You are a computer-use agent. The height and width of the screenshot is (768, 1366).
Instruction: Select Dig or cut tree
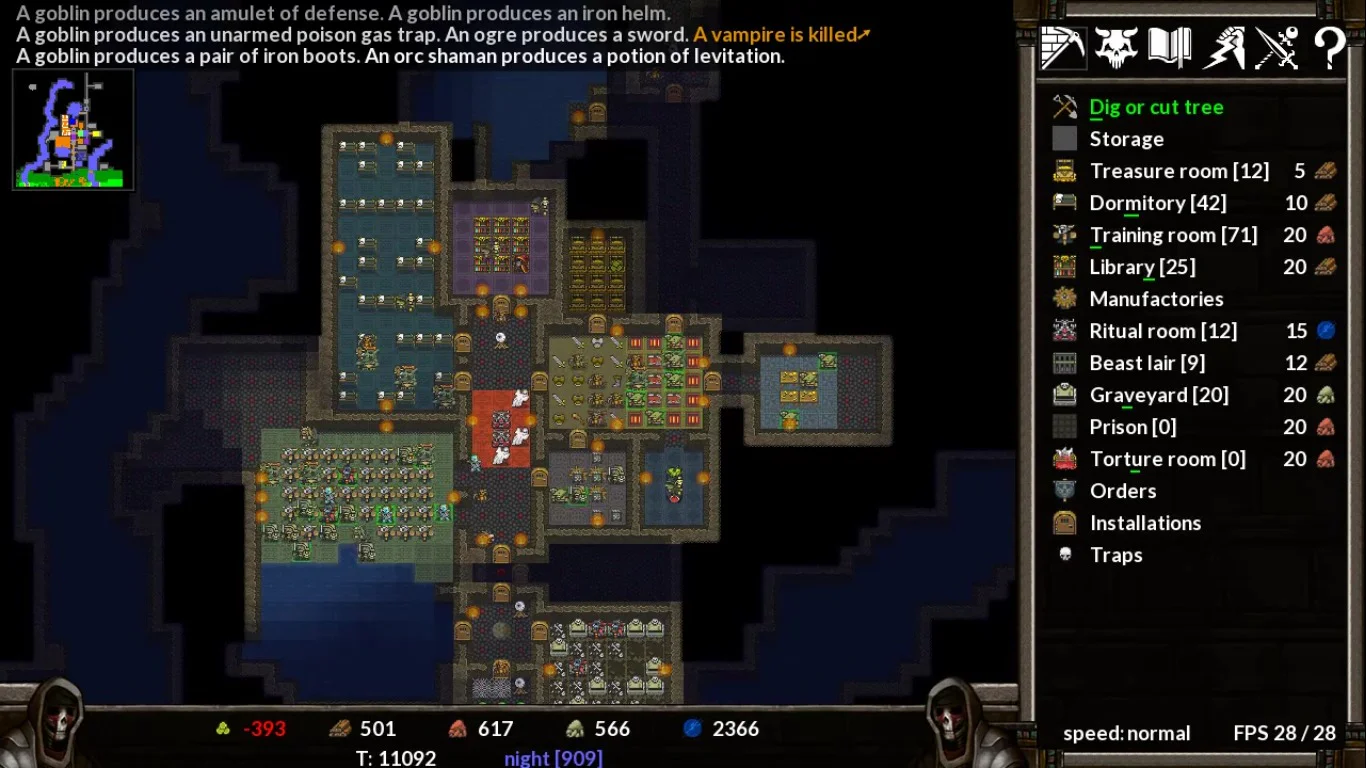pos(1155,107)
